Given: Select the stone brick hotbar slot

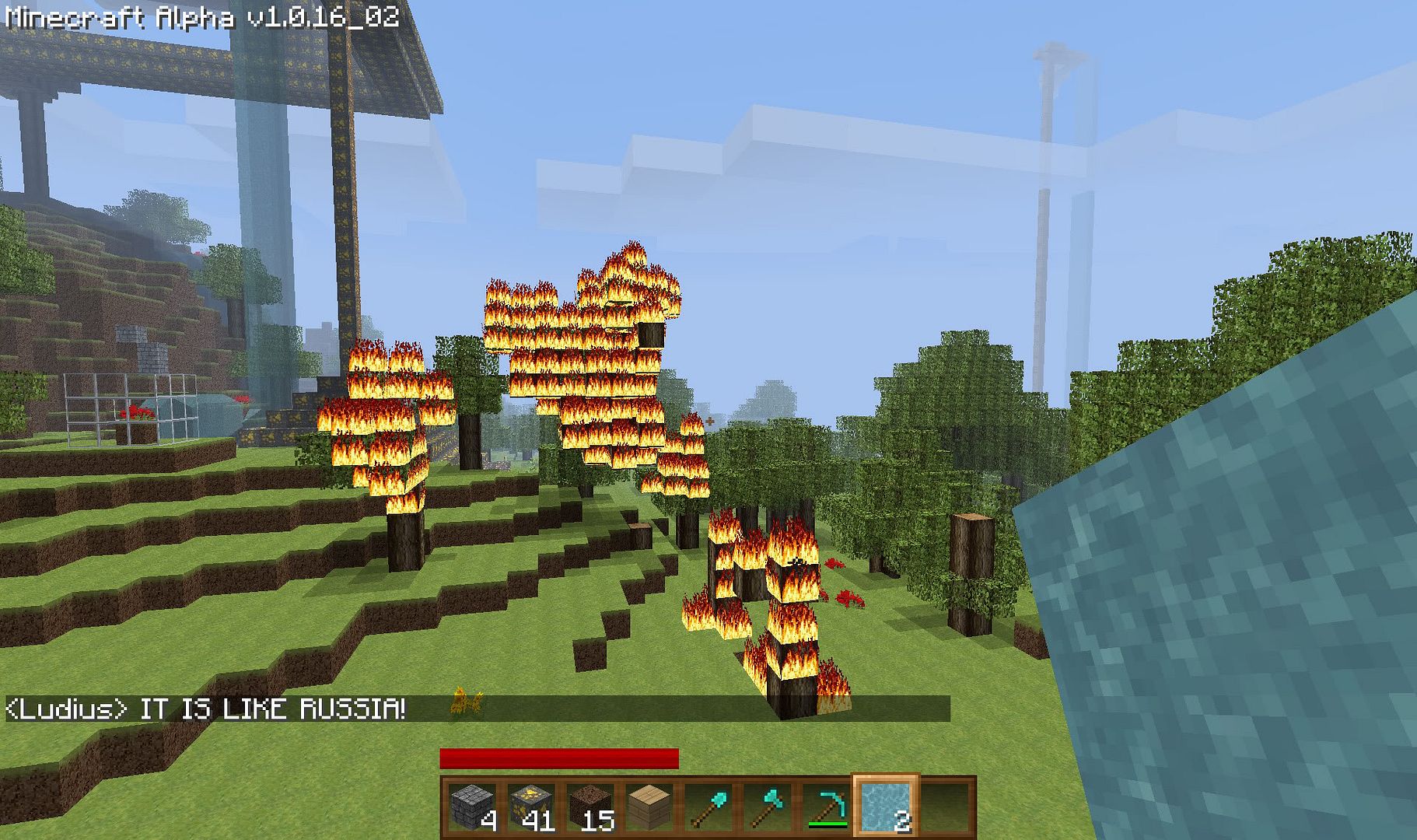Looking at the screenshot, I should coord(474,808).
